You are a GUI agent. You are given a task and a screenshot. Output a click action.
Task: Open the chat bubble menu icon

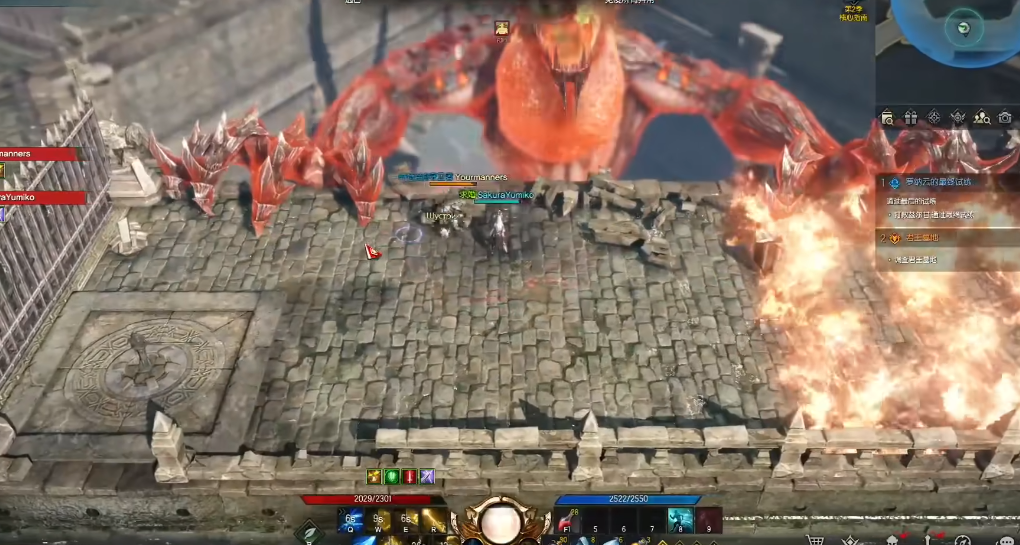(1005, 540)
